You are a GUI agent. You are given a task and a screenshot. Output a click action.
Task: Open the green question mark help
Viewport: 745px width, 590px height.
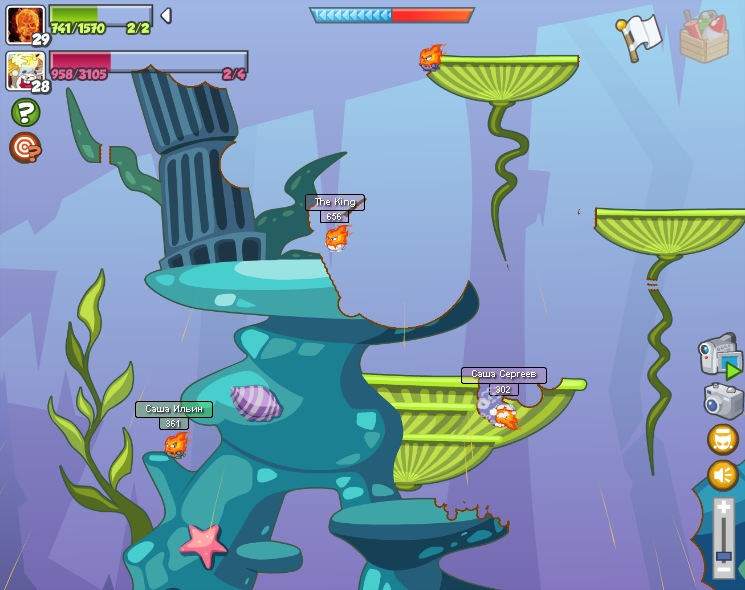(25, 112)
